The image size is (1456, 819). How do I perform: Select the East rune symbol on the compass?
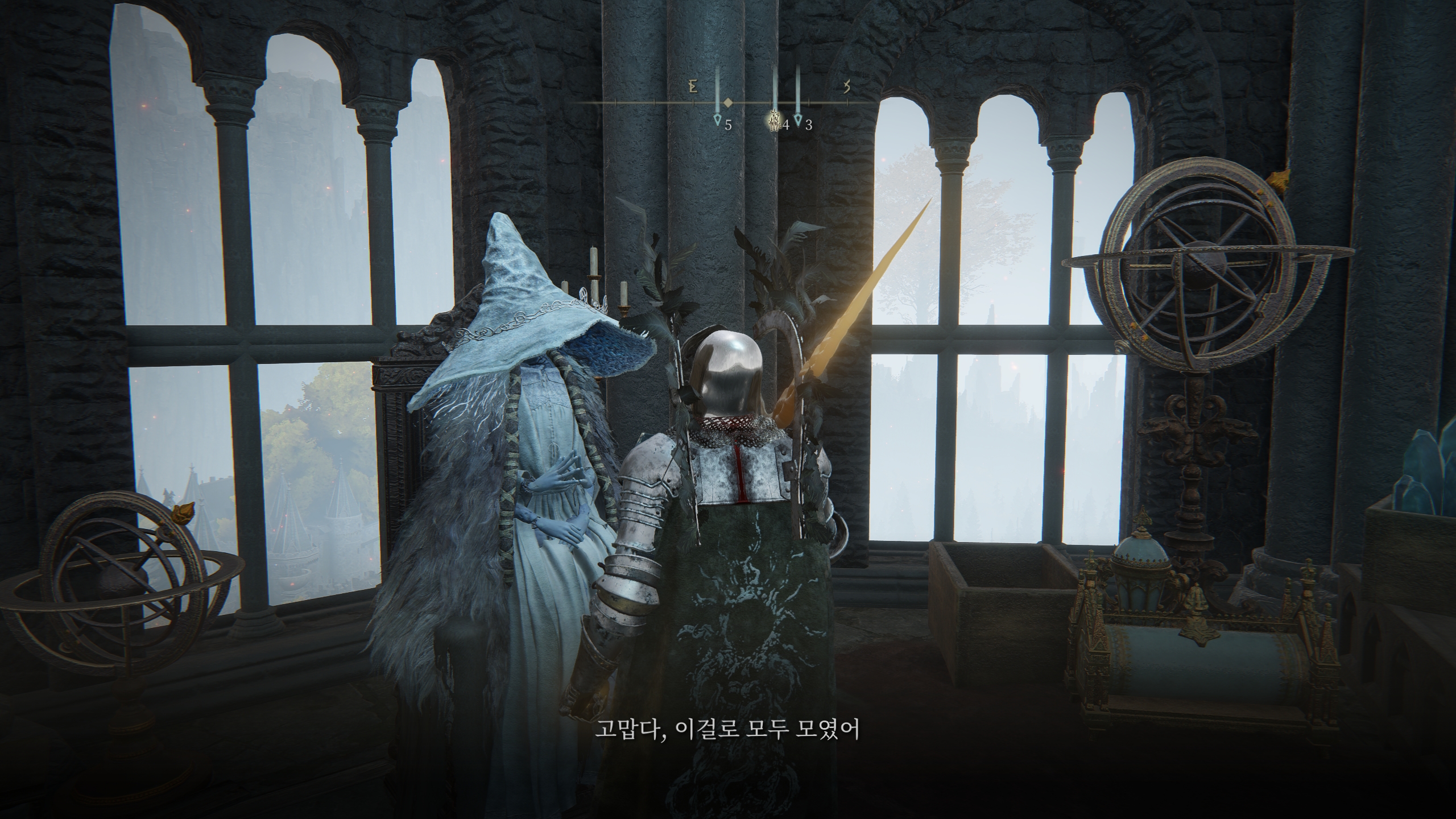(x=693, y=86)
